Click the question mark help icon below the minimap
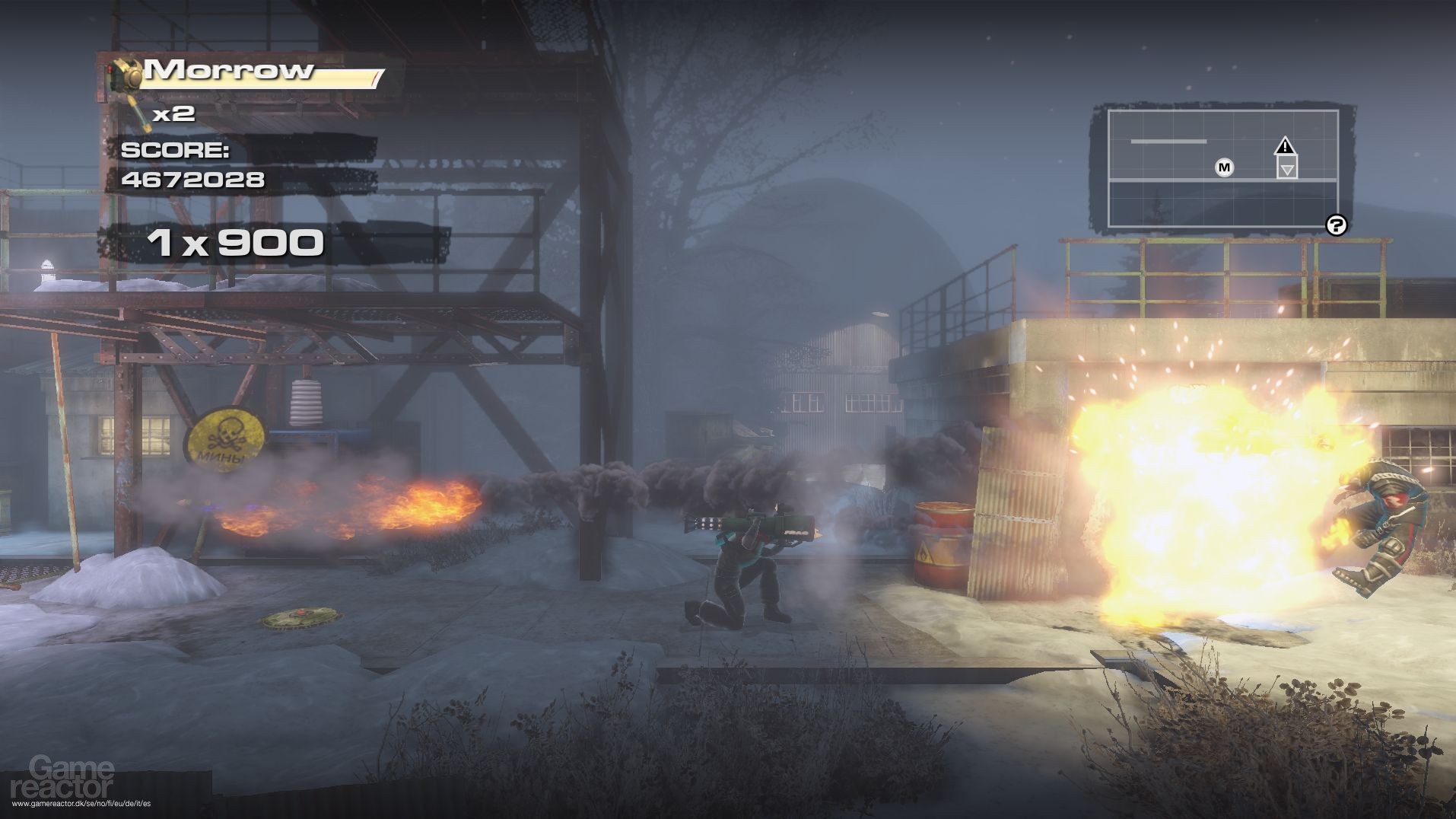Viewport: 1456px width, 819px height. pyautogui.click(x=1337, y=225)
